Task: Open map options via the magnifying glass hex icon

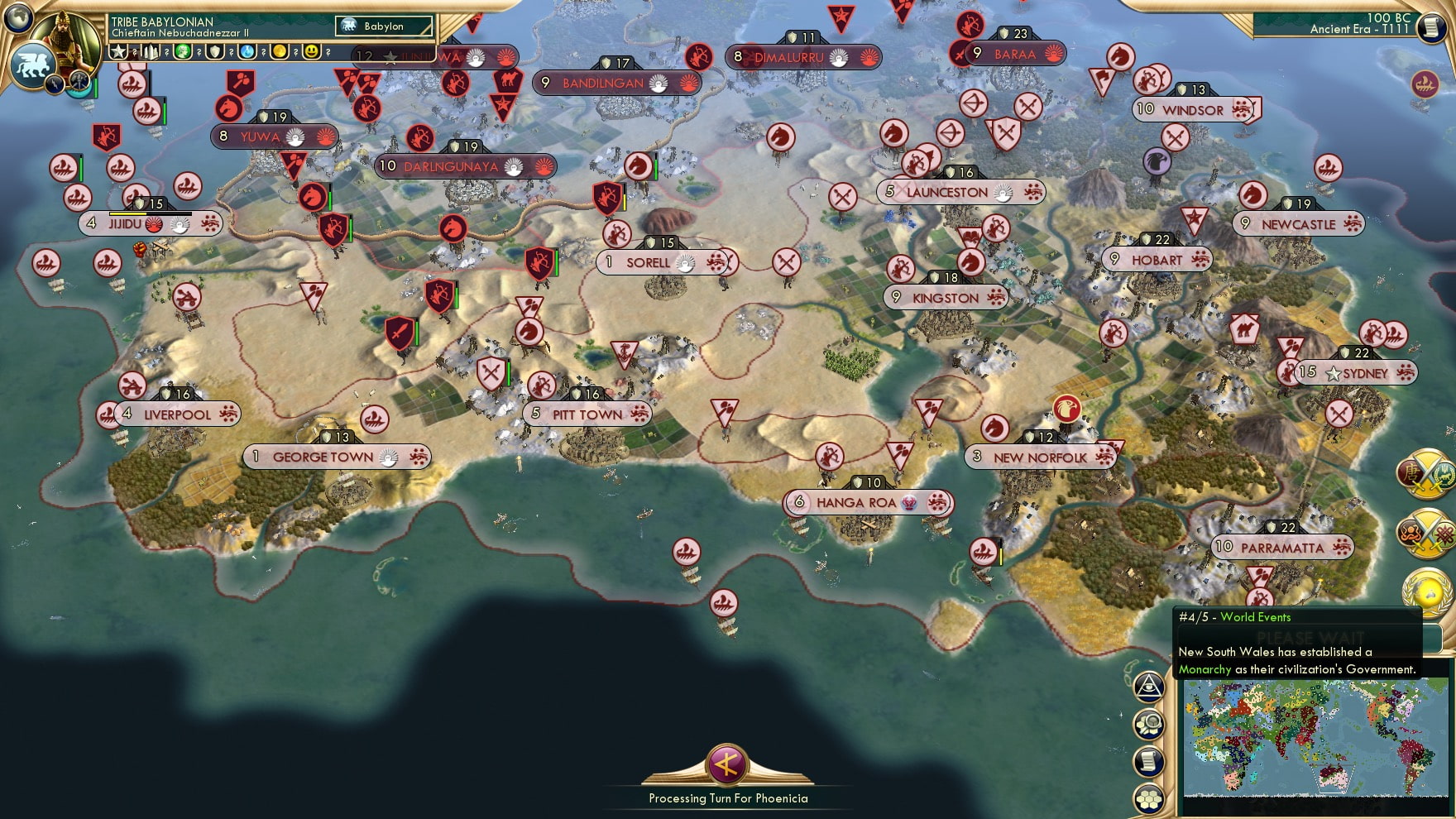Action: pyautogui.click(x=1148, y=725)
